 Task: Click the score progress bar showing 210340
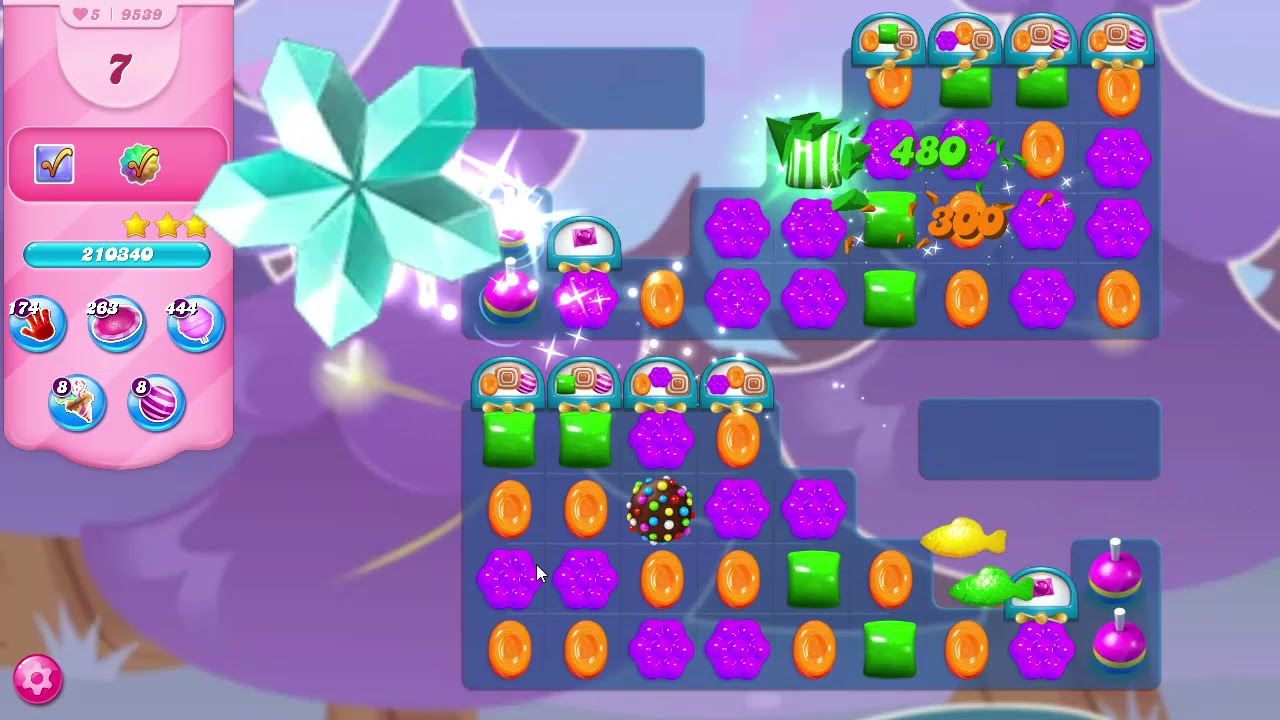click(x=118, y=256)
